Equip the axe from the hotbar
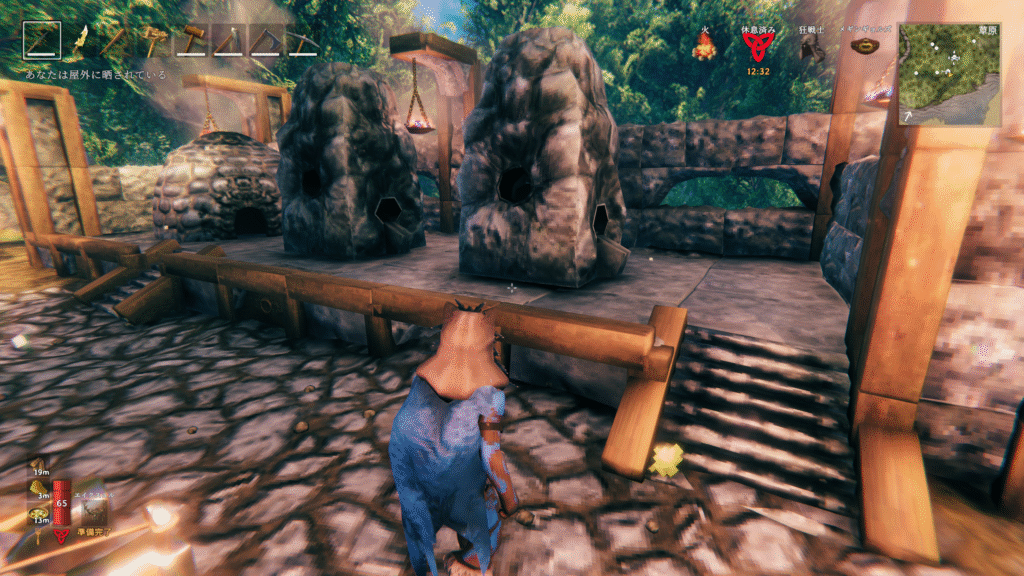 click(x=228, y=41)
